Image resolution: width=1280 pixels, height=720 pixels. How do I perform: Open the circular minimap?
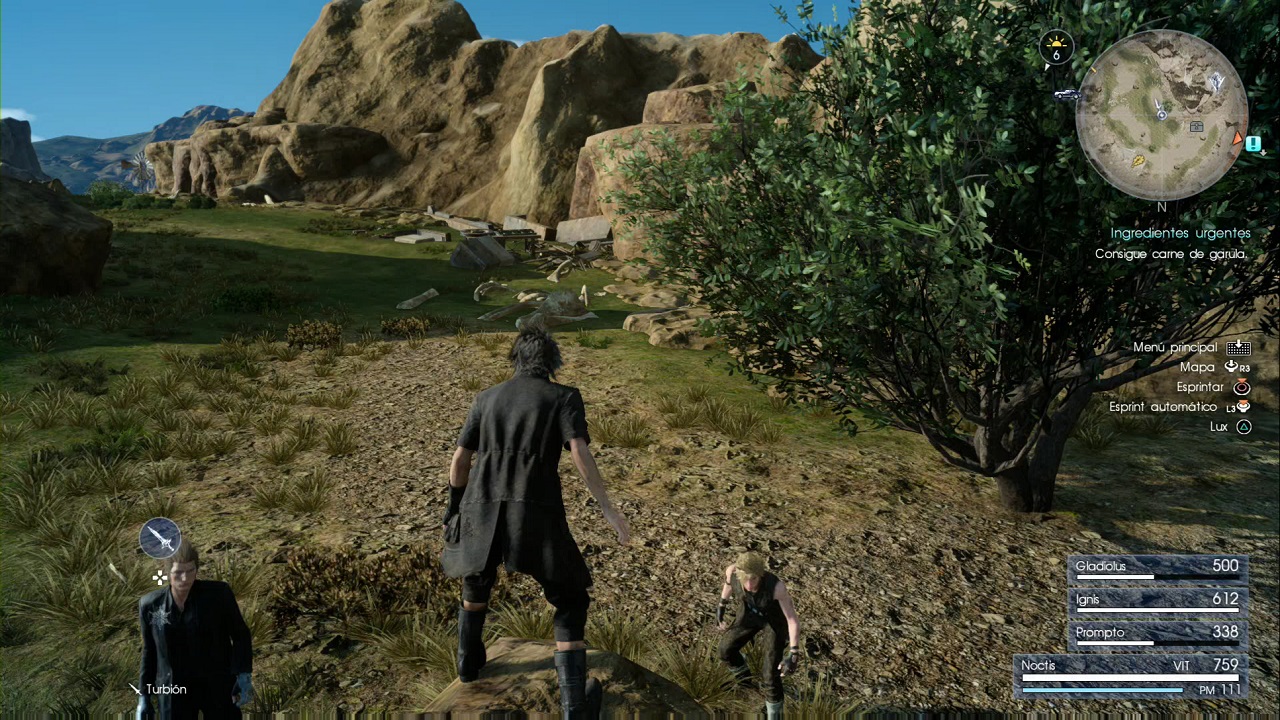(x=1162, y=114)
